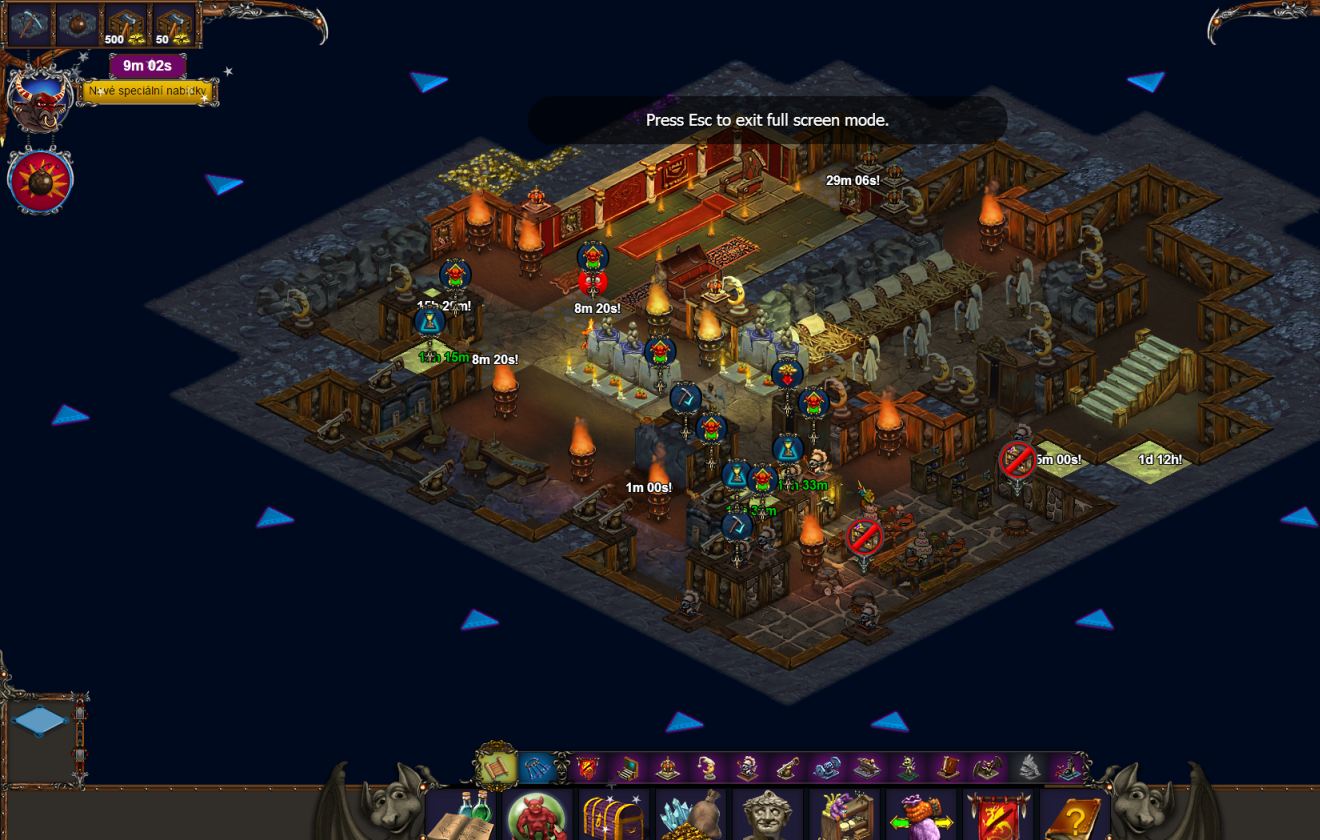Click the blue diamond minimap panel
This screenshot has height=840, width=1320.
pyautogui.click(x=41, y=721)
